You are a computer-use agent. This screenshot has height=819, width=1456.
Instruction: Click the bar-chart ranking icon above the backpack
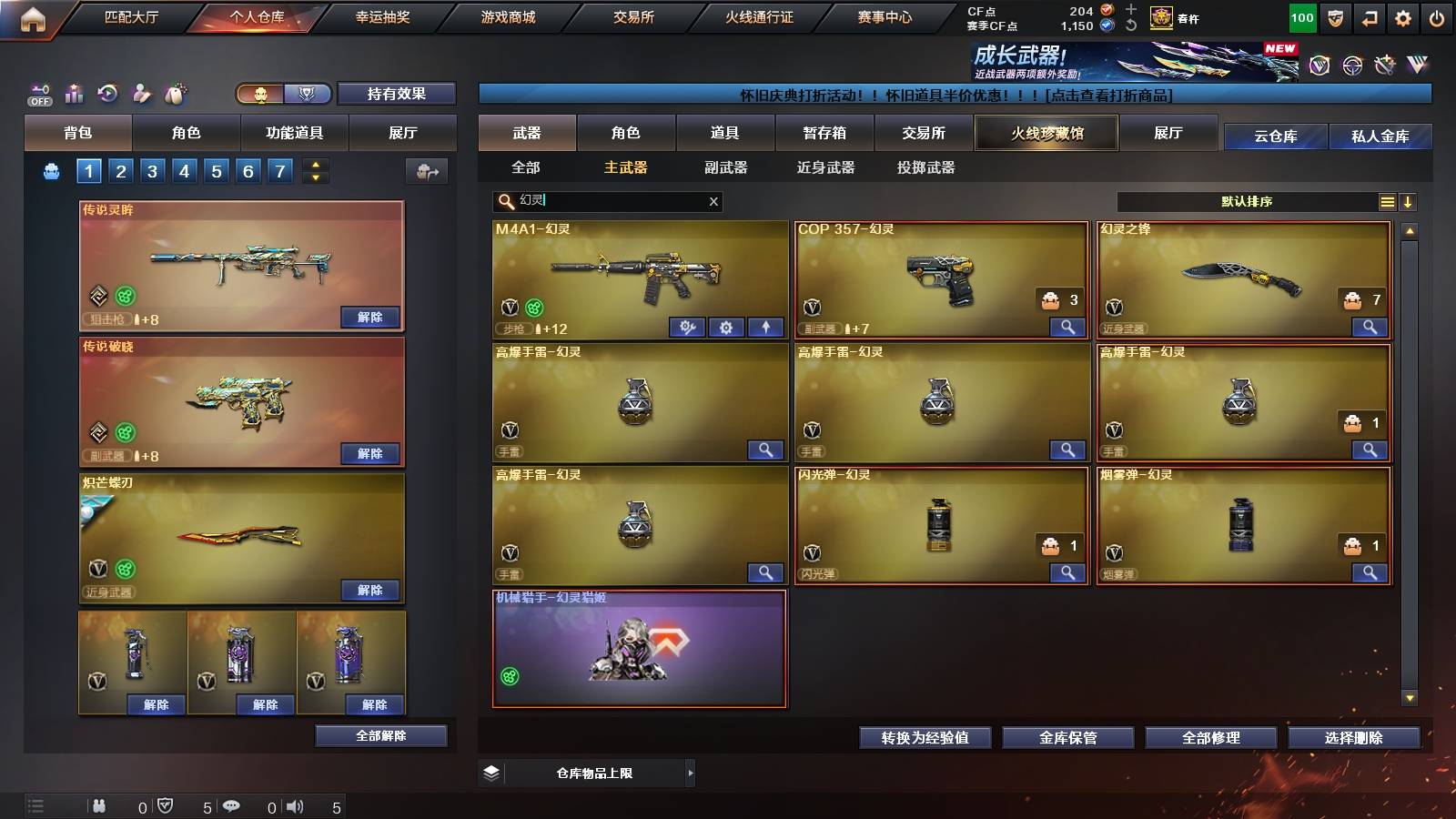[74, 93]
